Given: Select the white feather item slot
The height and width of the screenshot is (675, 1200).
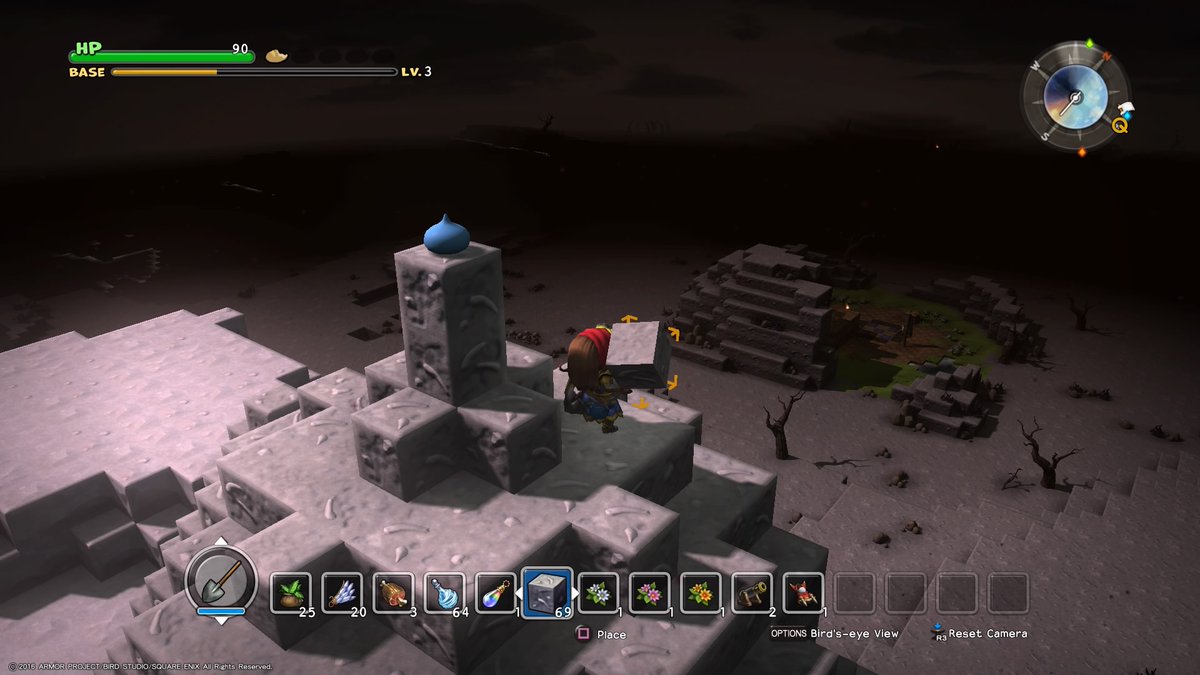Looking at the screenshot, I should coord(342,593).
